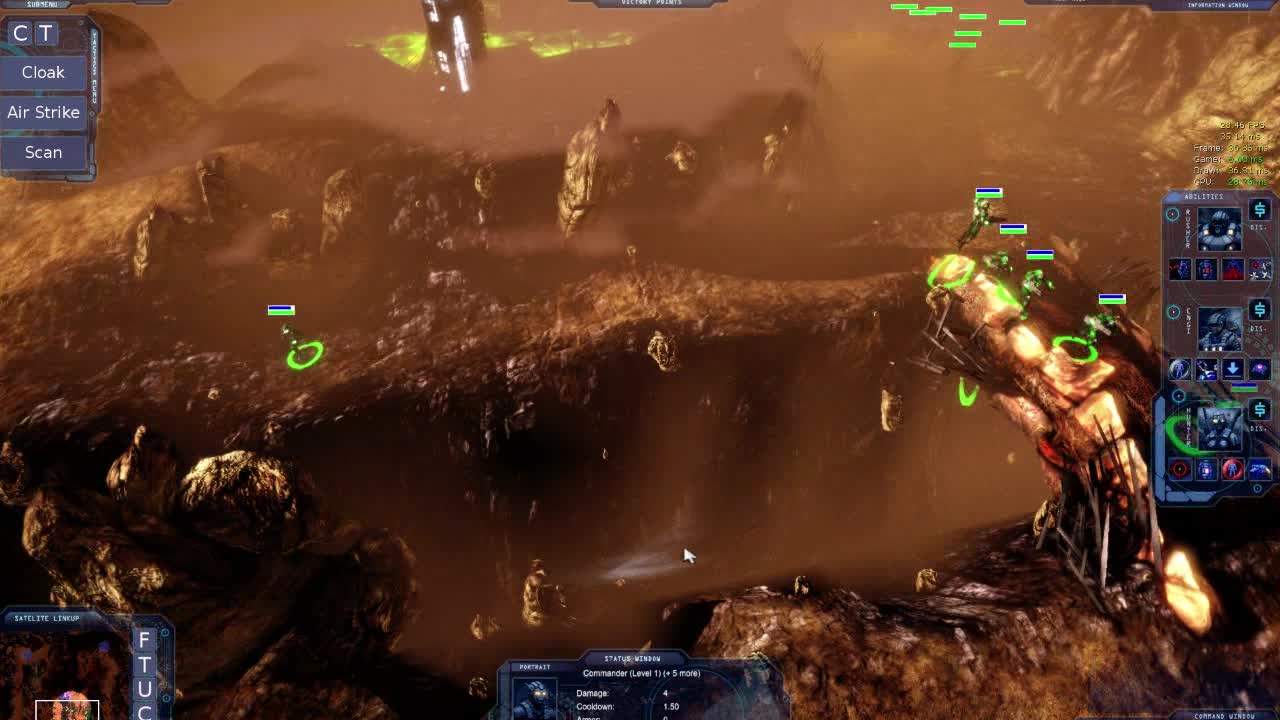1280x720 pixels.
Task: Click the dollar purchase icon beside Rusher's DIS label
Action: click(x=1261, y=209)
